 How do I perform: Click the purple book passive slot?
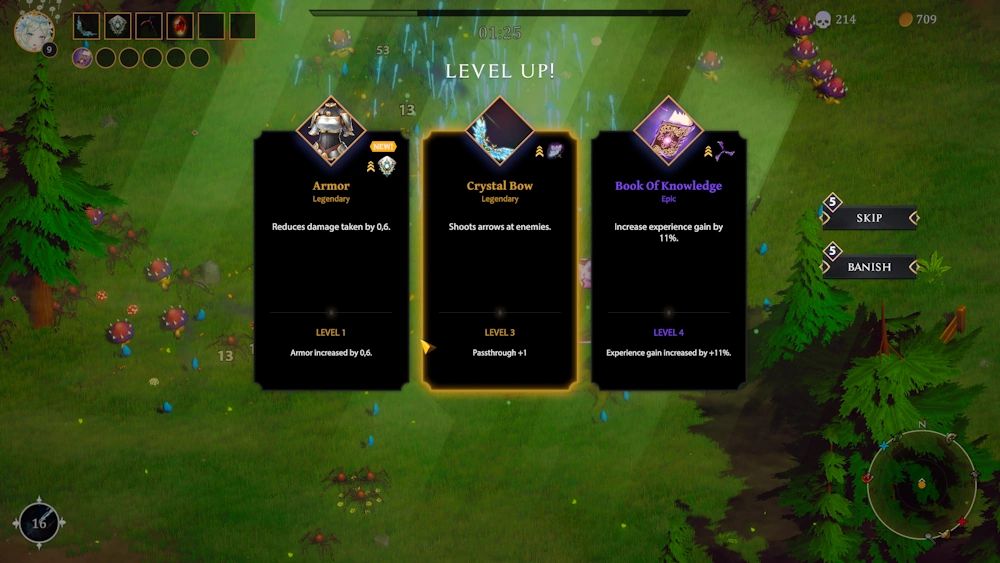[x=82, y=58]
